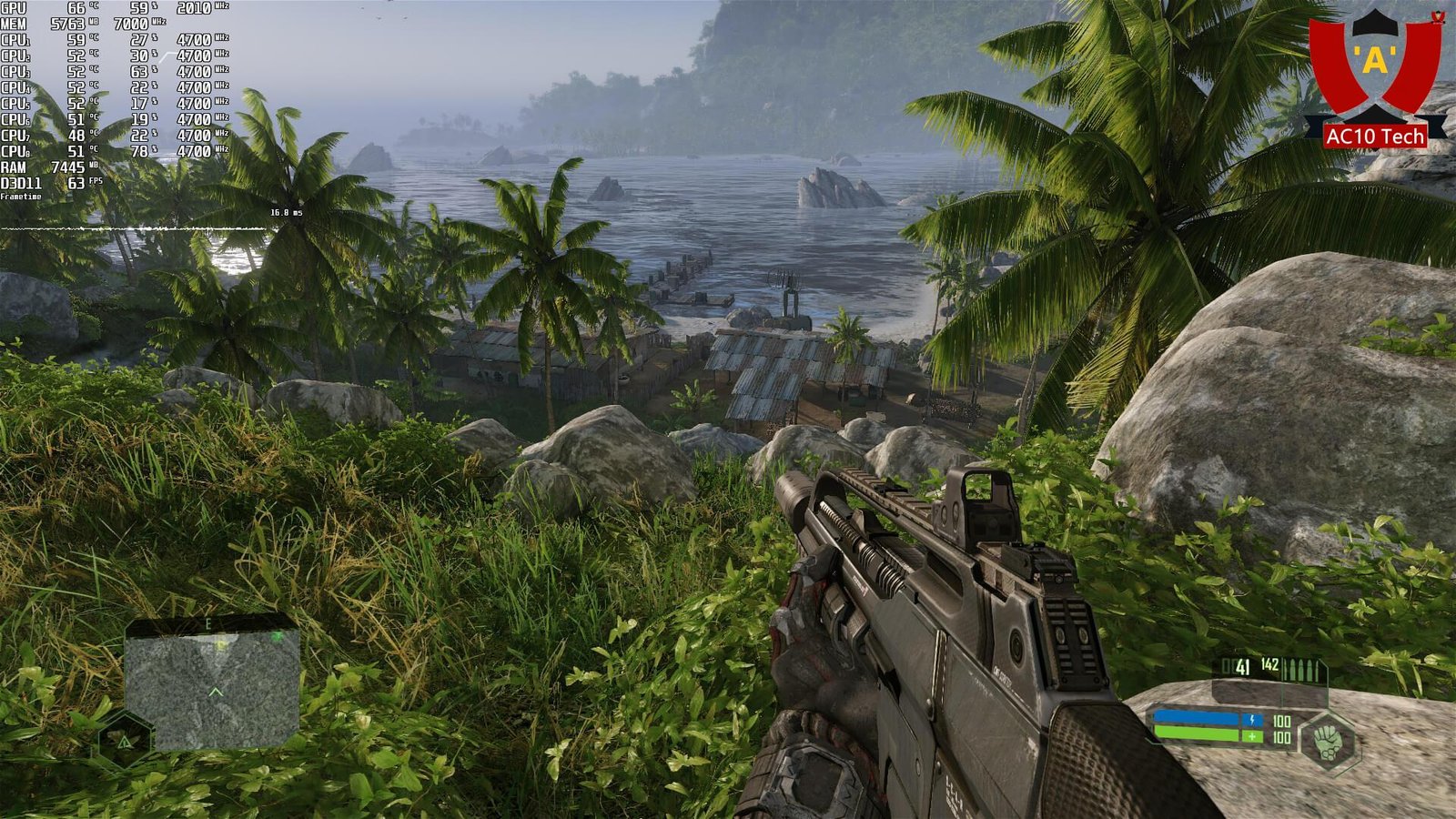Click the E compass heading above the minimap
Image resolution: width=1456 pixels, height=819 pixels.
pyautogui.click(x=207, y=623)
